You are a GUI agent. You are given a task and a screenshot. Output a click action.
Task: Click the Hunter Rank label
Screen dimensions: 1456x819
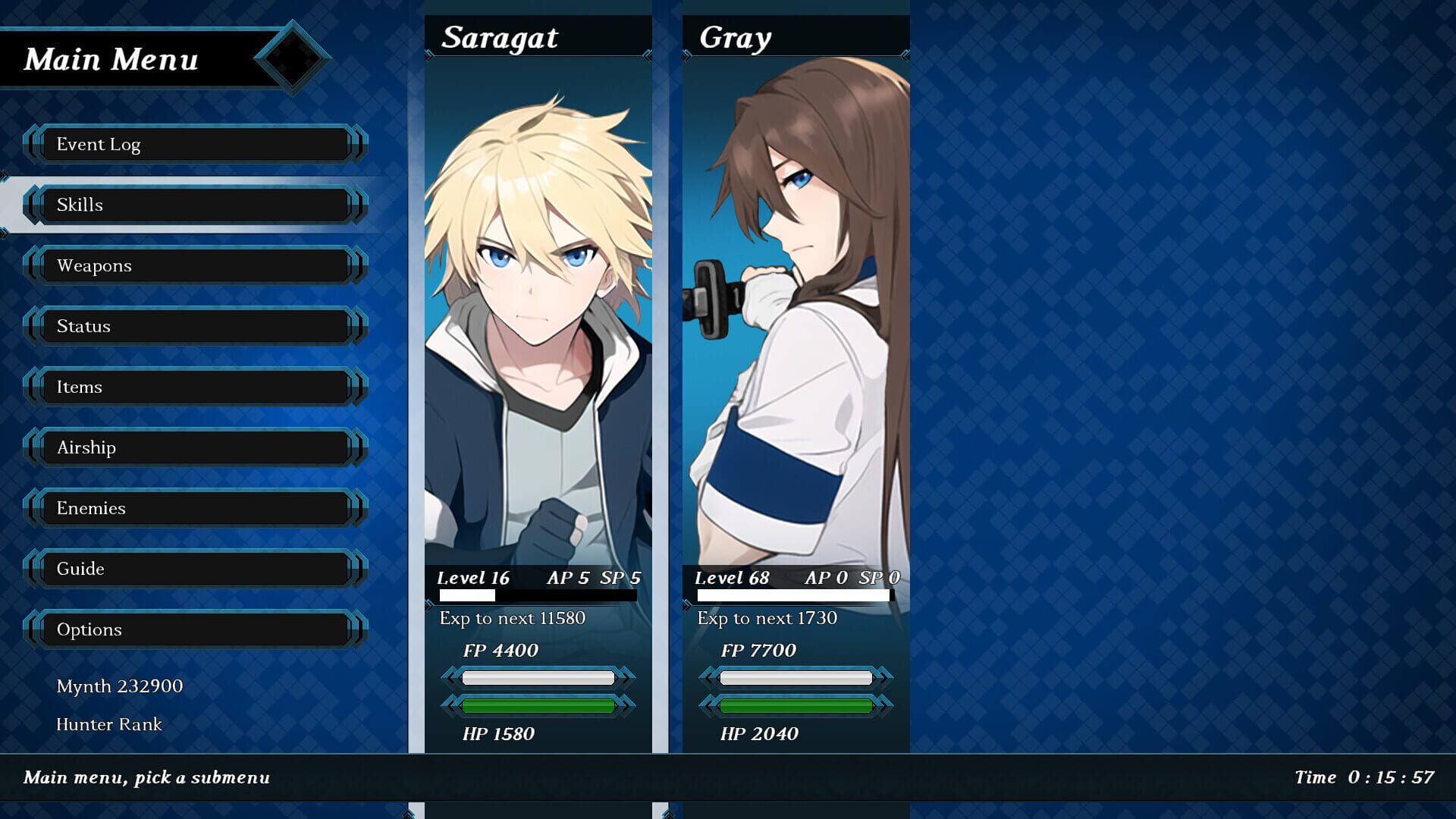[108, 725]
